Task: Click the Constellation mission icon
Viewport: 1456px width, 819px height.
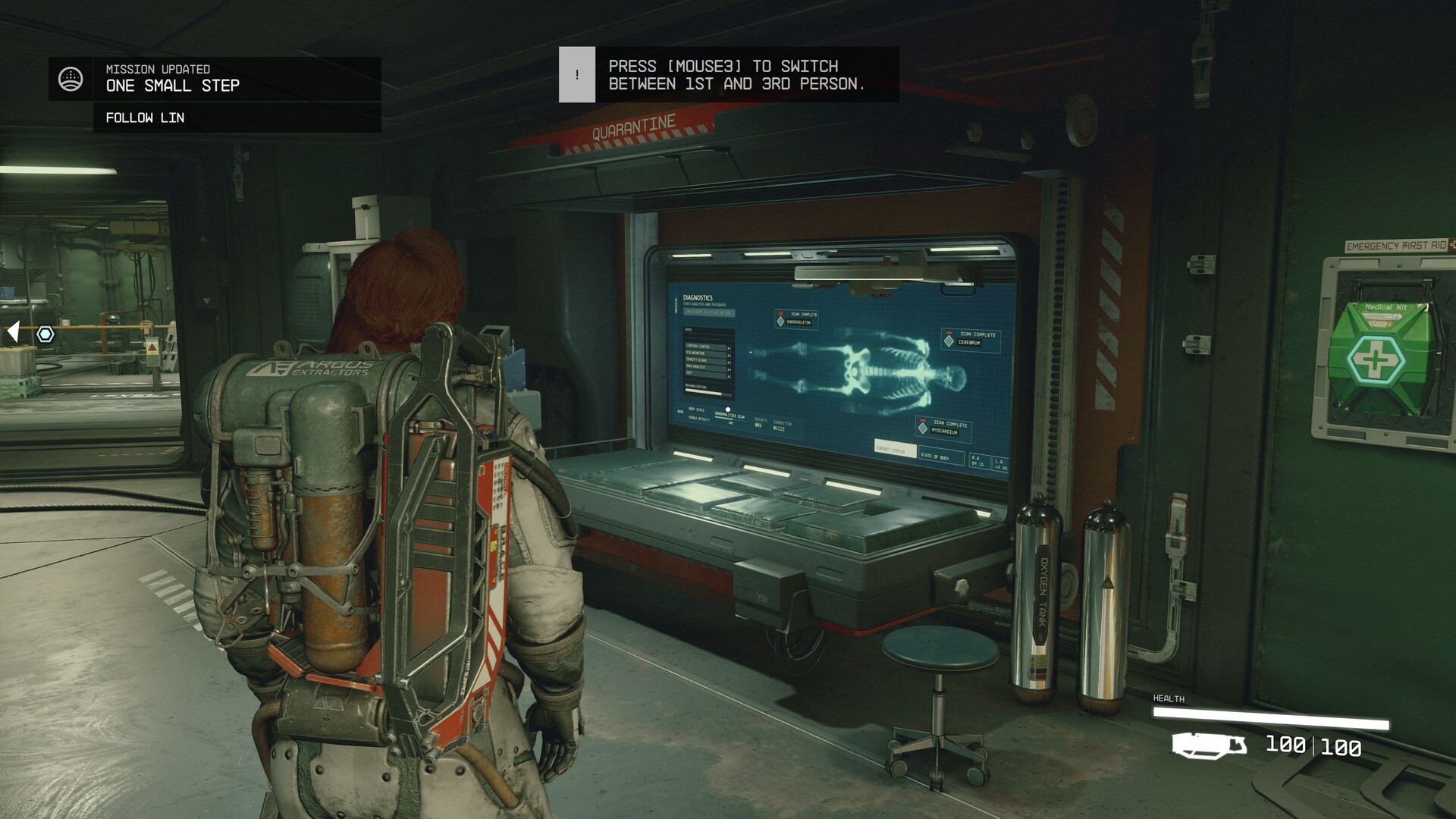Action: tap(71, 79)
